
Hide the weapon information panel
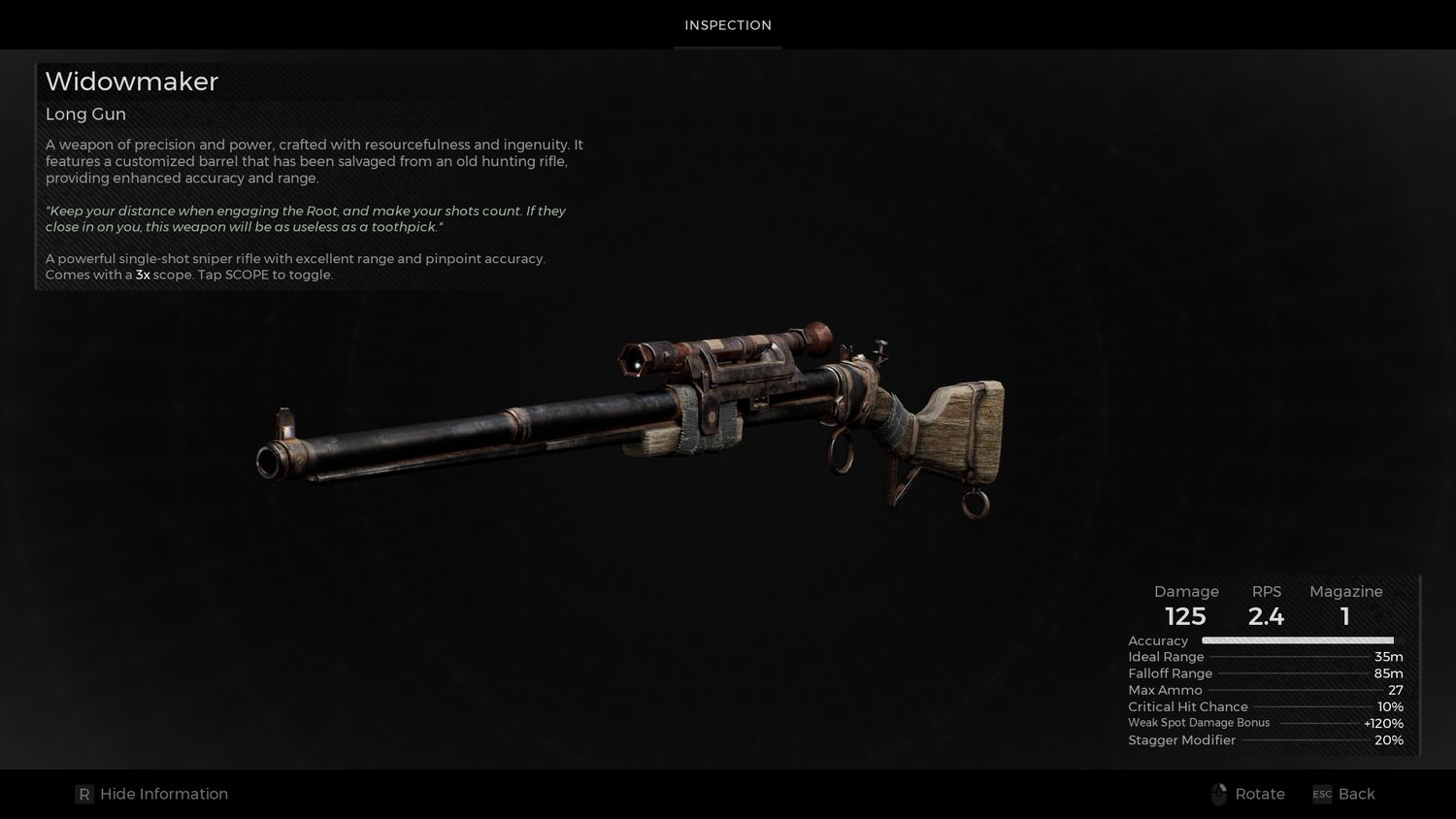coord(152,794)
